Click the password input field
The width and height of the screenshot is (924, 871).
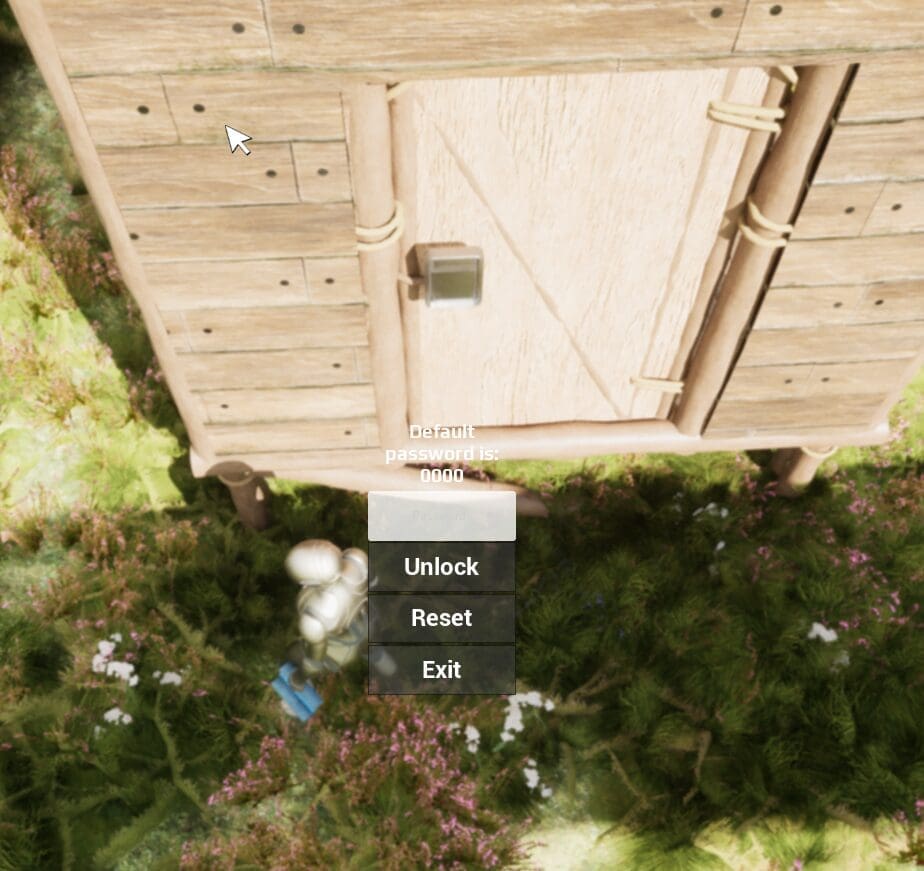(441, 516)
